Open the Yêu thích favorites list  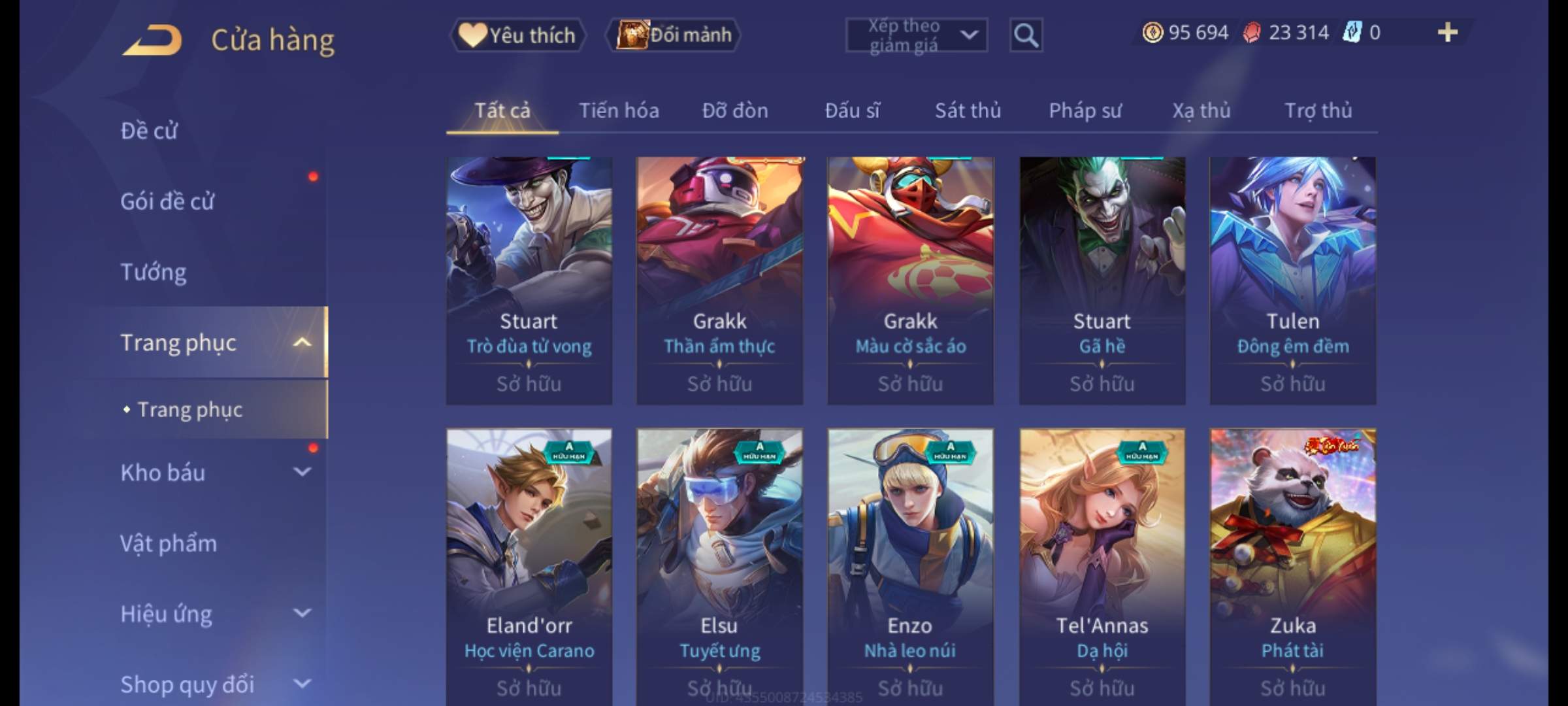point(517,35)
